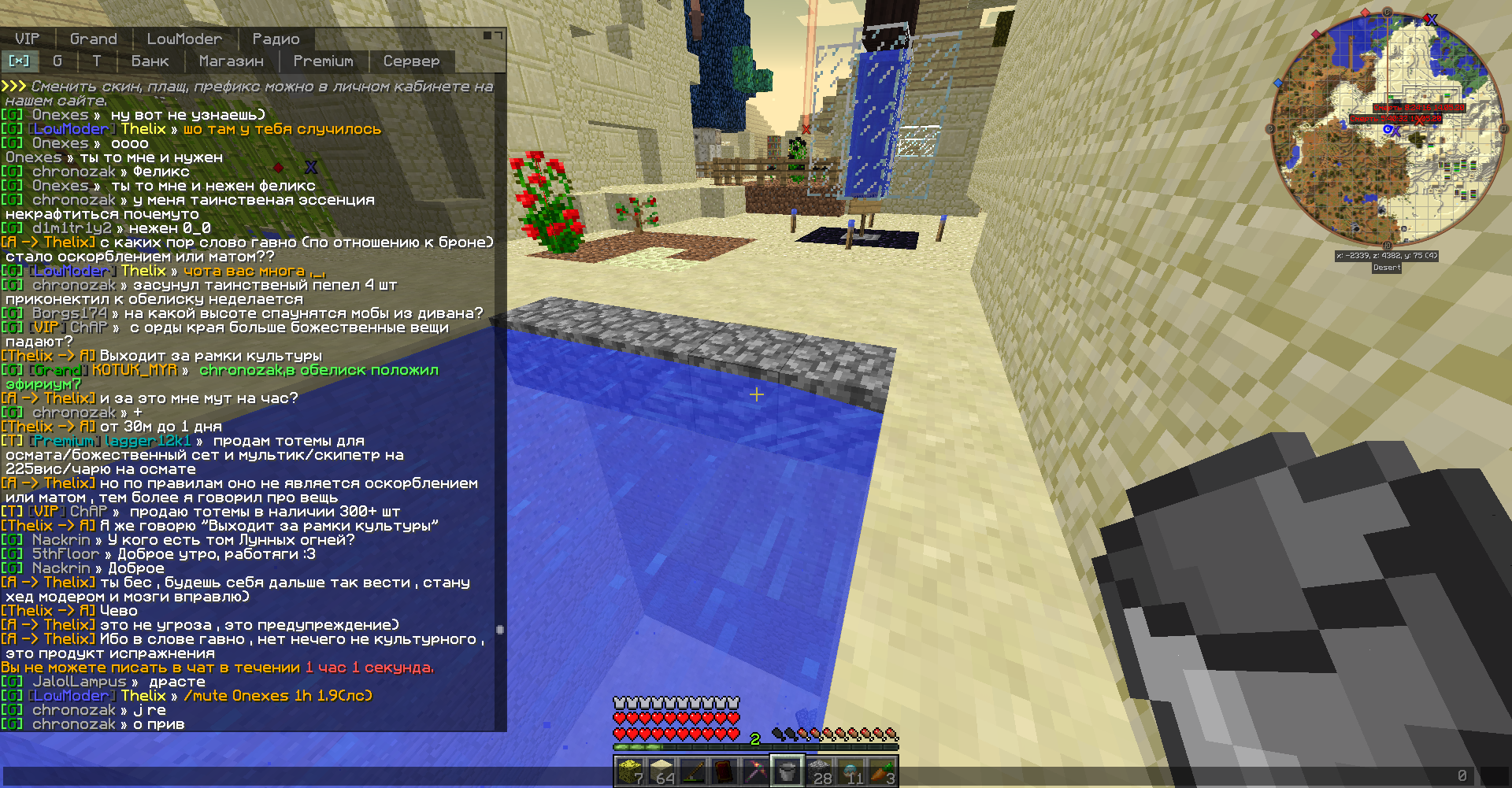Pick the carrot item in the hotbar
1512x788 pixels.
(883, 771)
